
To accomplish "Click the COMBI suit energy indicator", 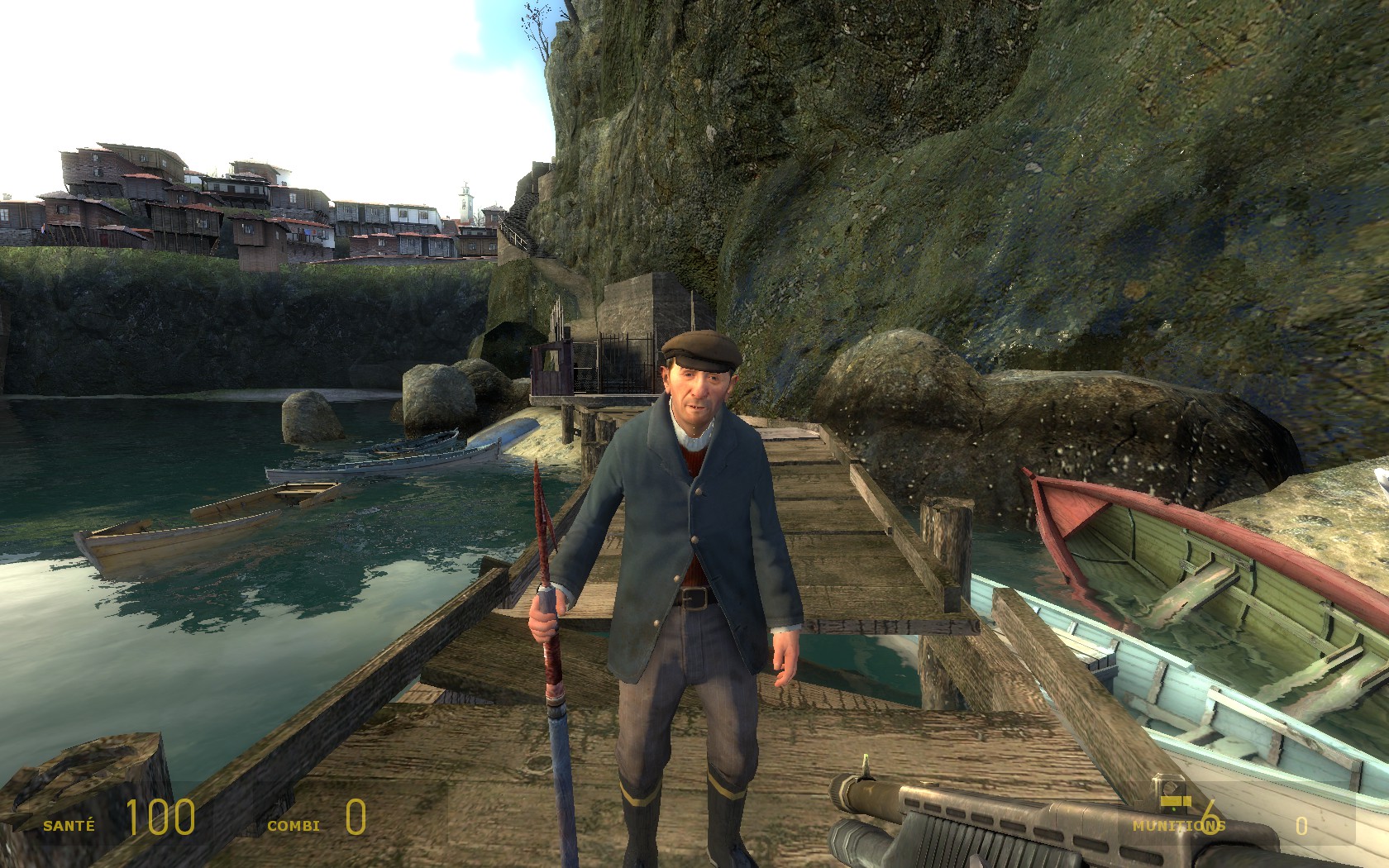I will coord(294,823).
